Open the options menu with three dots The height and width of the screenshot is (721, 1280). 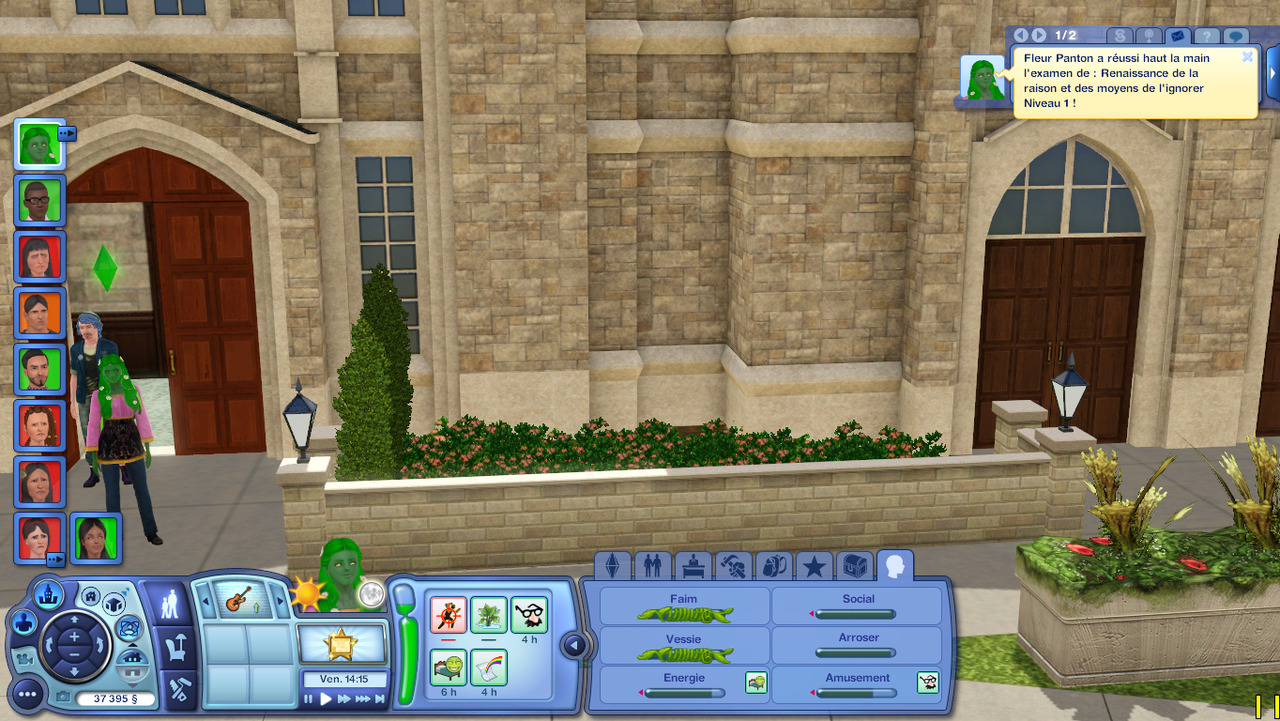[x=27, y=693]
